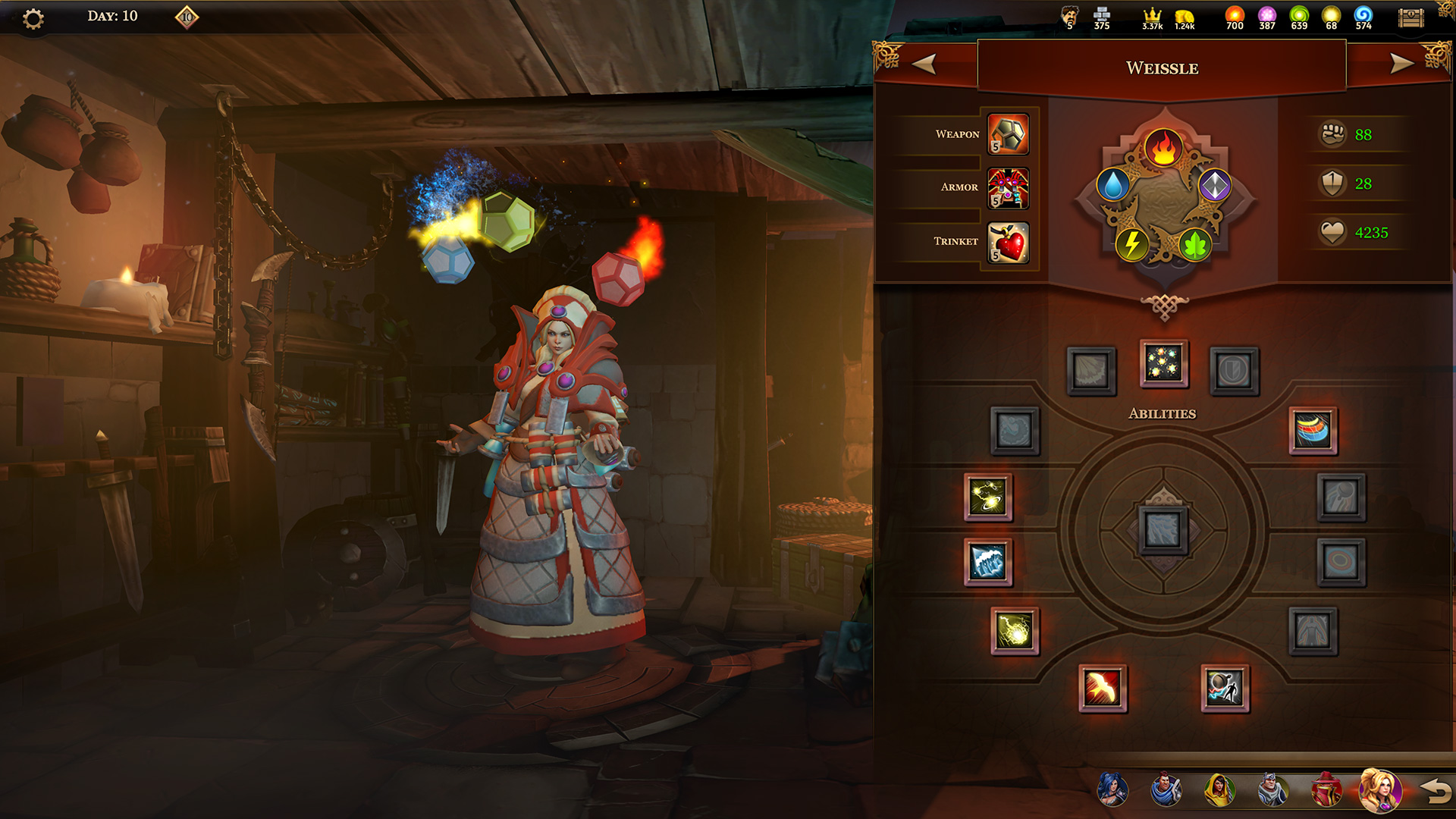Select the Trinket red apple slot

(x=1008, y=243)
